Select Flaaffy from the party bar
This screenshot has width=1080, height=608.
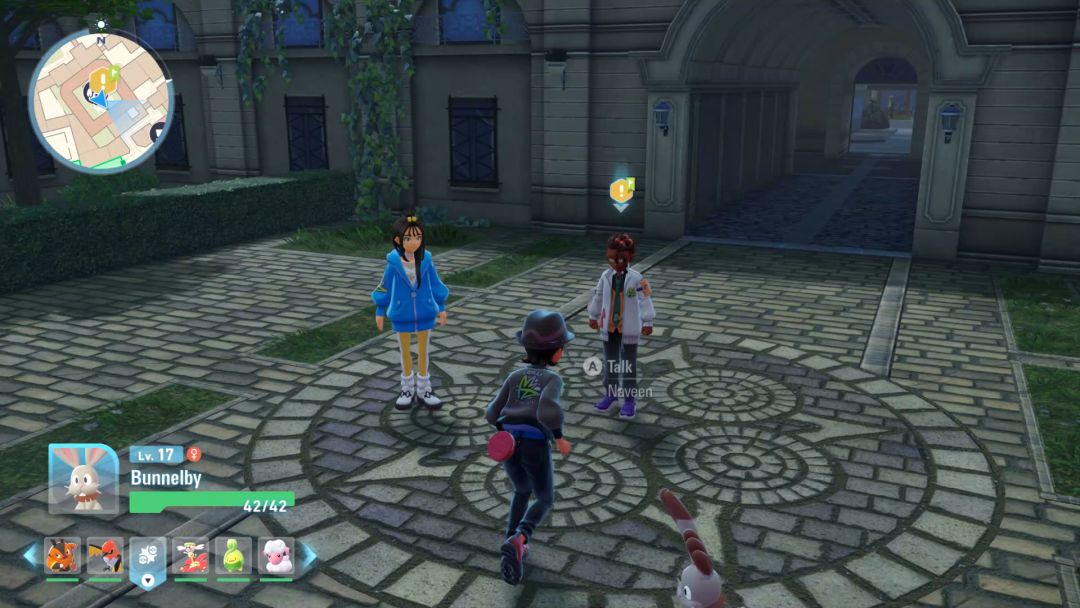click(276, 555)
